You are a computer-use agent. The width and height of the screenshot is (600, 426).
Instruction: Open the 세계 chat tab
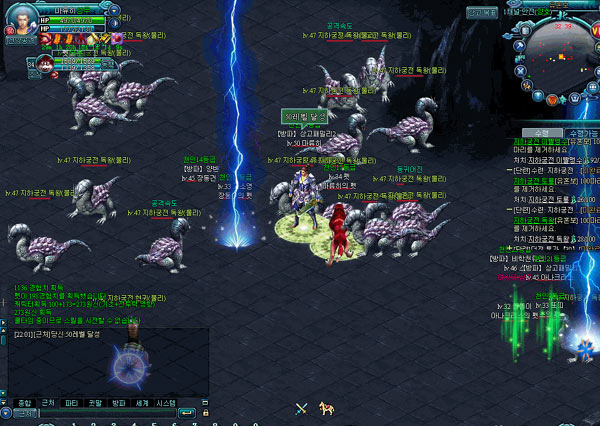pyautogui.click(x=142, y=401)
